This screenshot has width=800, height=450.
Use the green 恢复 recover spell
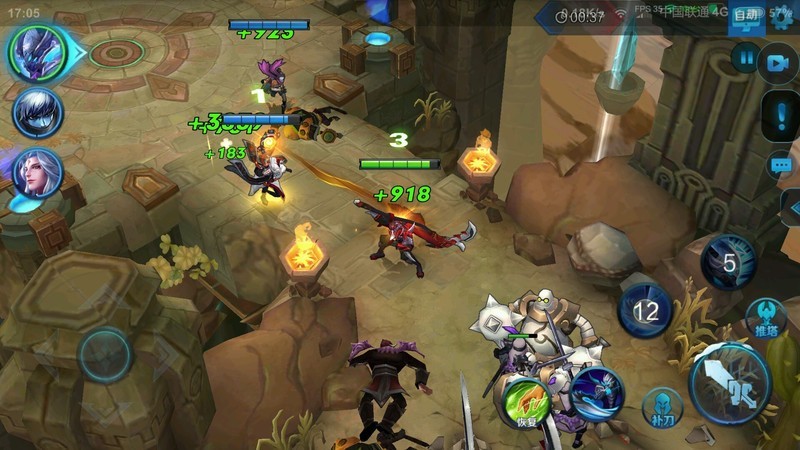click(x=528, y=402)
